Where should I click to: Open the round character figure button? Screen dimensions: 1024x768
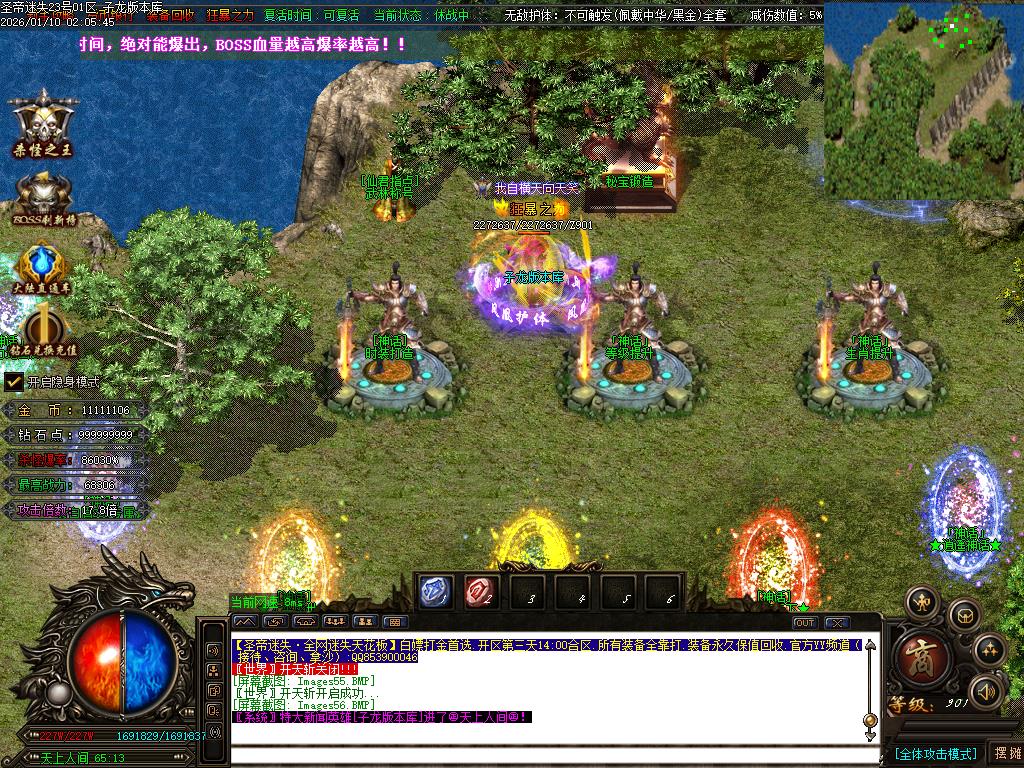point(921,602)
